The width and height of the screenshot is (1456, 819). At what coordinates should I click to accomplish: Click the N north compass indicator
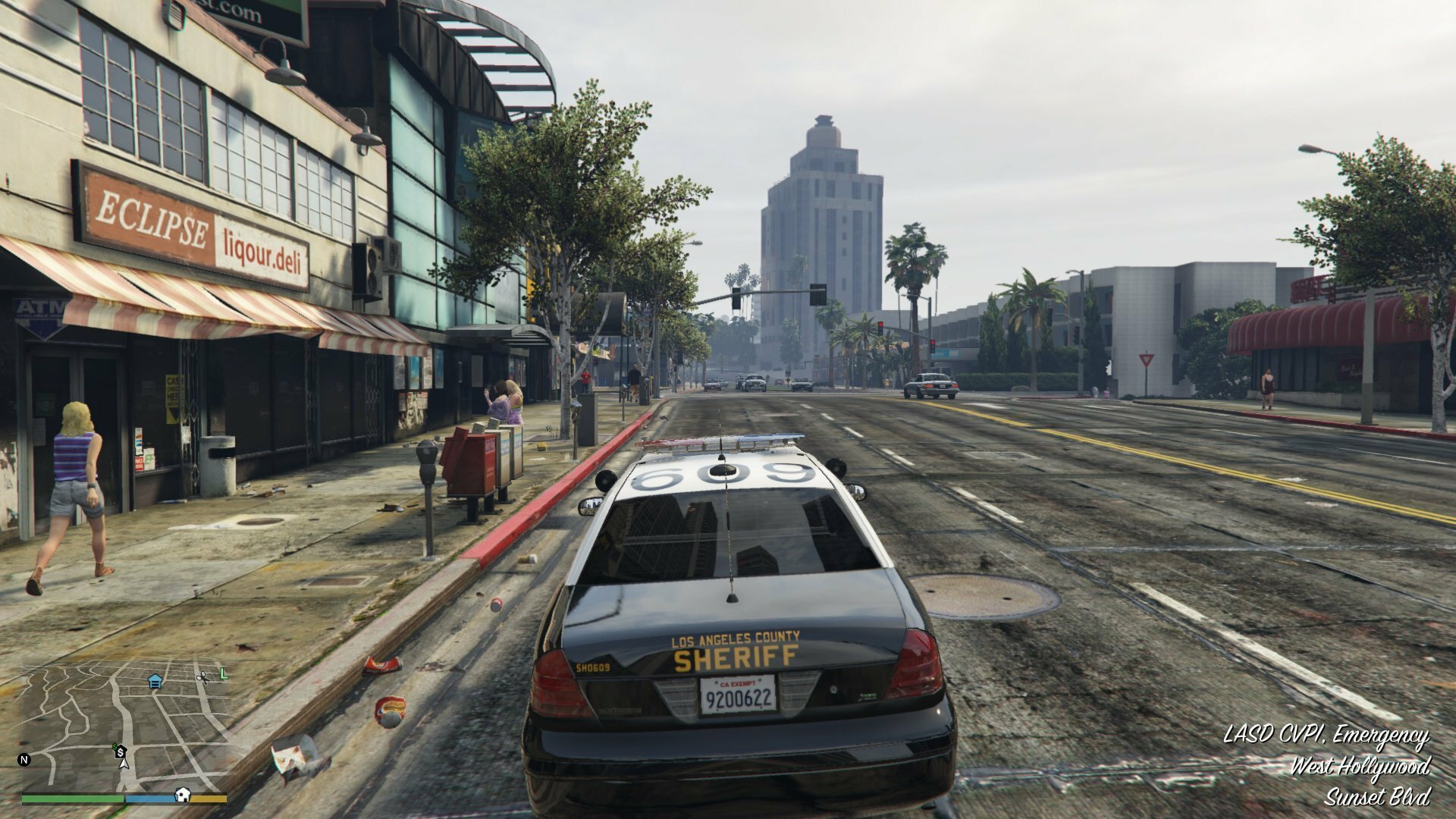click(24, 759)
